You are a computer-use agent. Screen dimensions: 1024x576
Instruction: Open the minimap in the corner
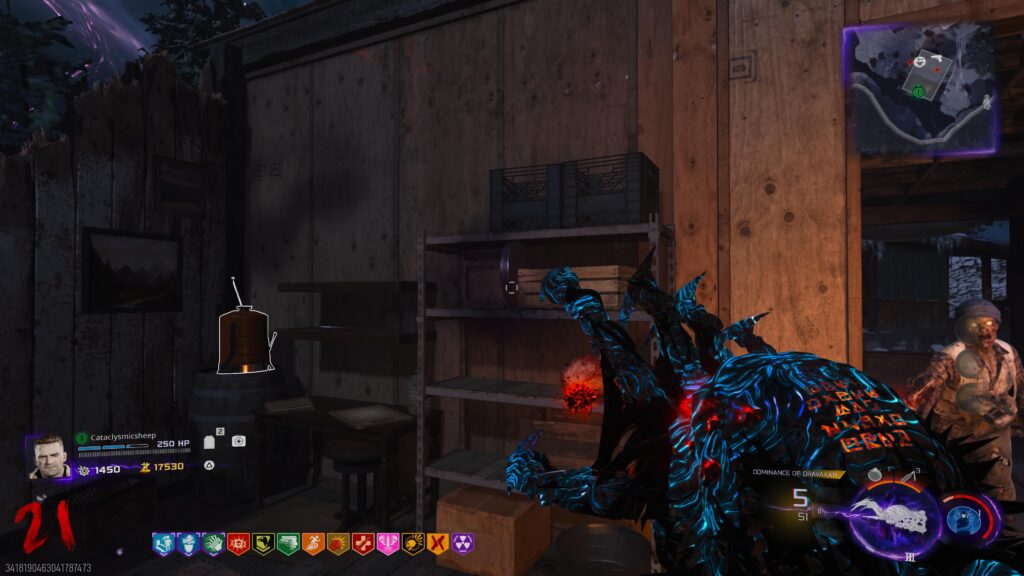(x=920, y=89)
